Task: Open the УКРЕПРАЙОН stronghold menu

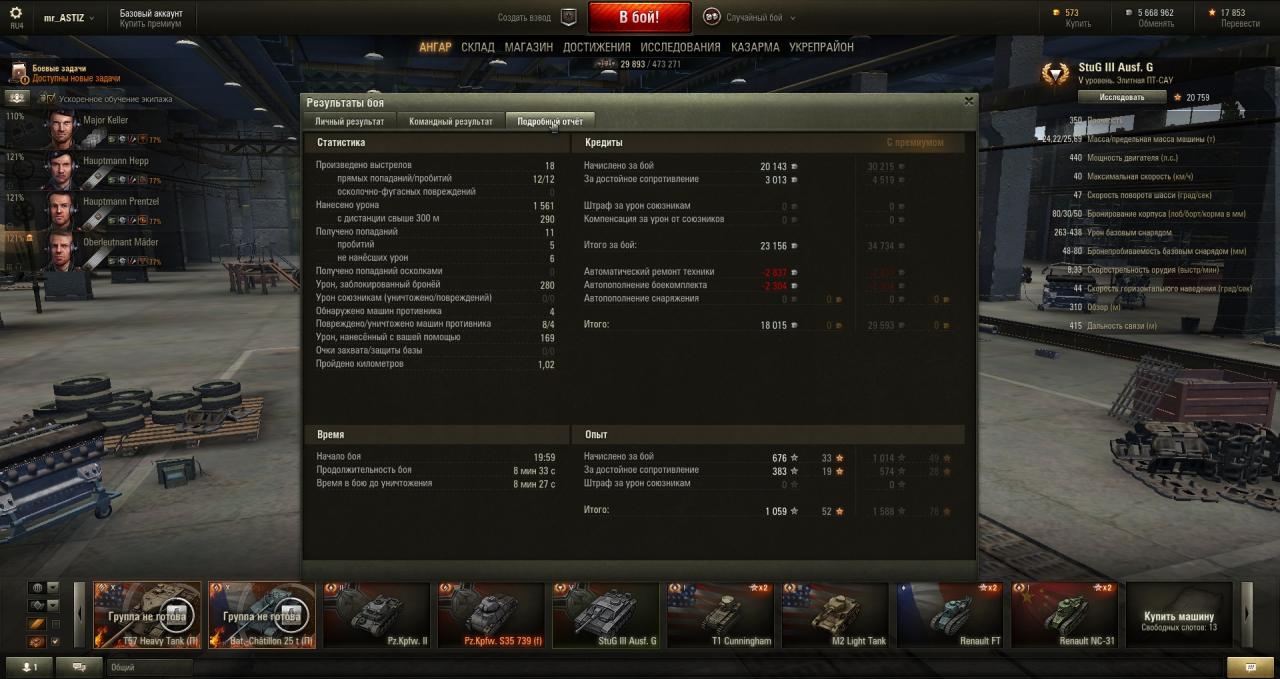Action: (x=821, y=47)
